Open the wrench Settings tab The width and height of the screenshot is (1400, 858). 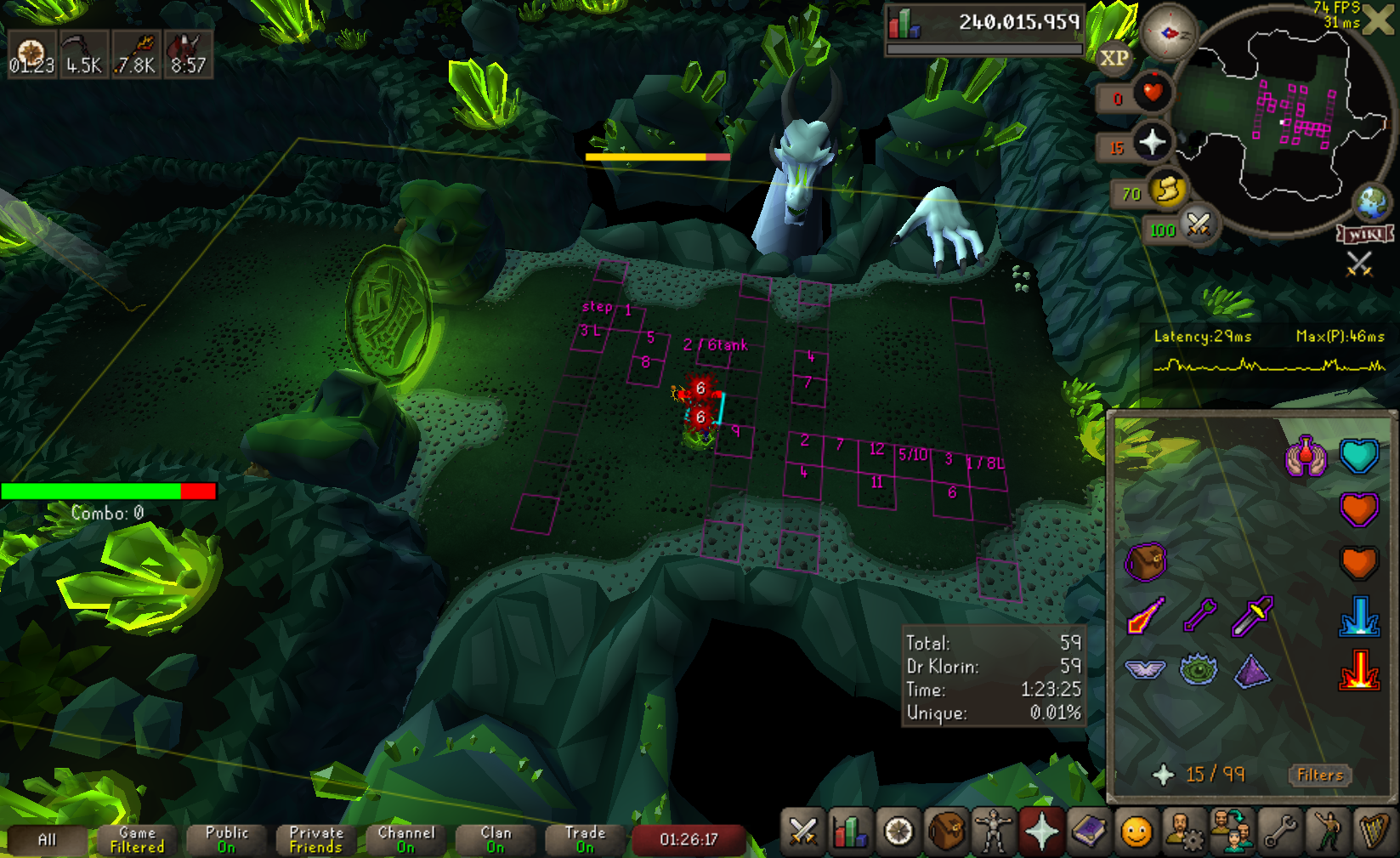1279,831
